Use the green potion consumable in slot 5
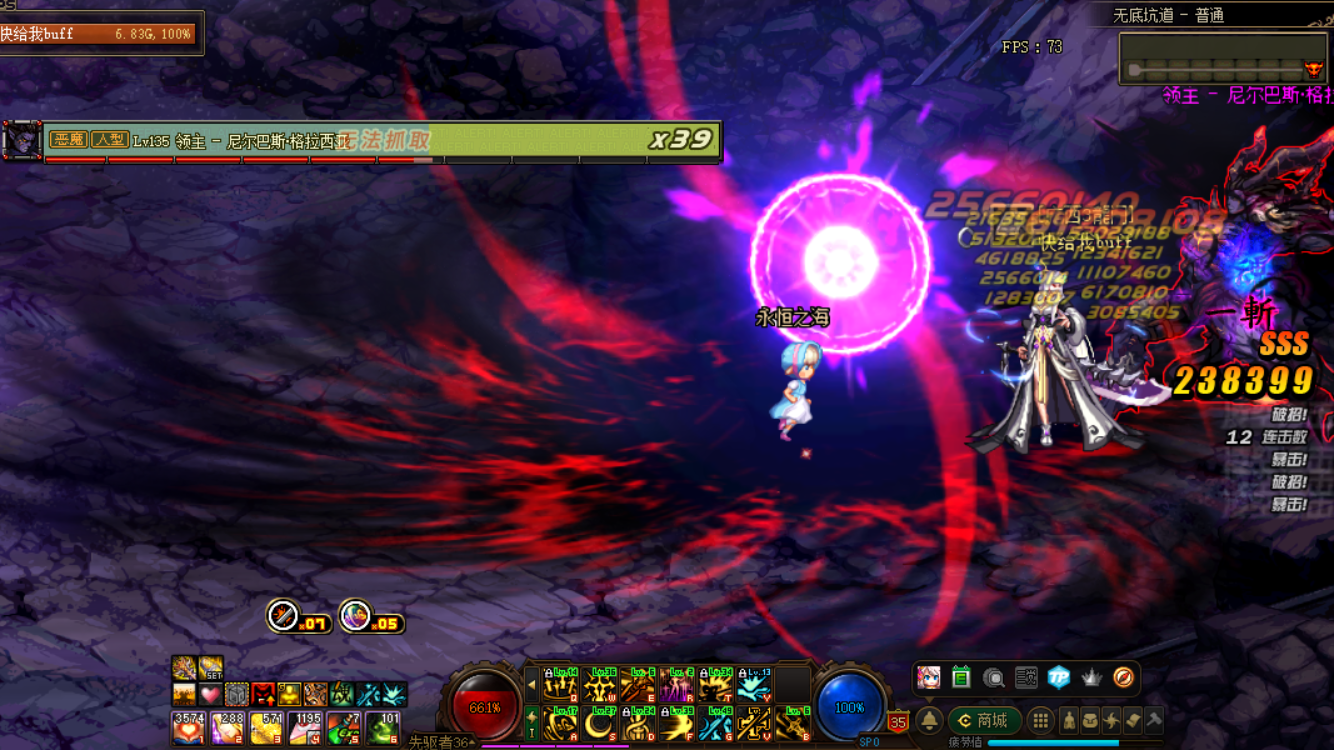This screenshot has width=1334, height=750. tap(343, 728)
